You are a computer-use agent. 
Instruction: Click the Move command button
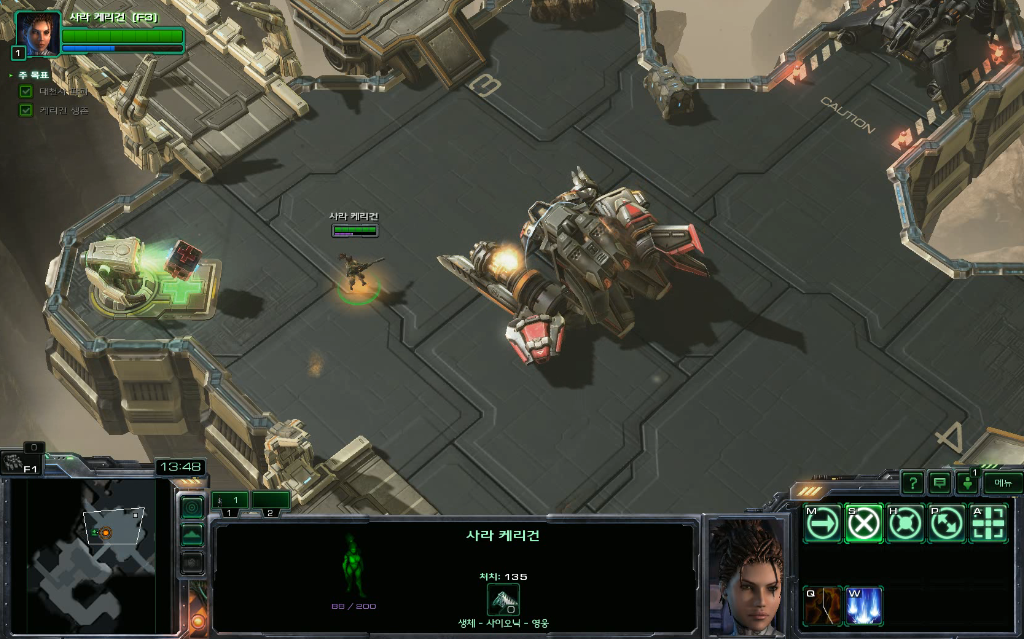(x=823, y=523)
